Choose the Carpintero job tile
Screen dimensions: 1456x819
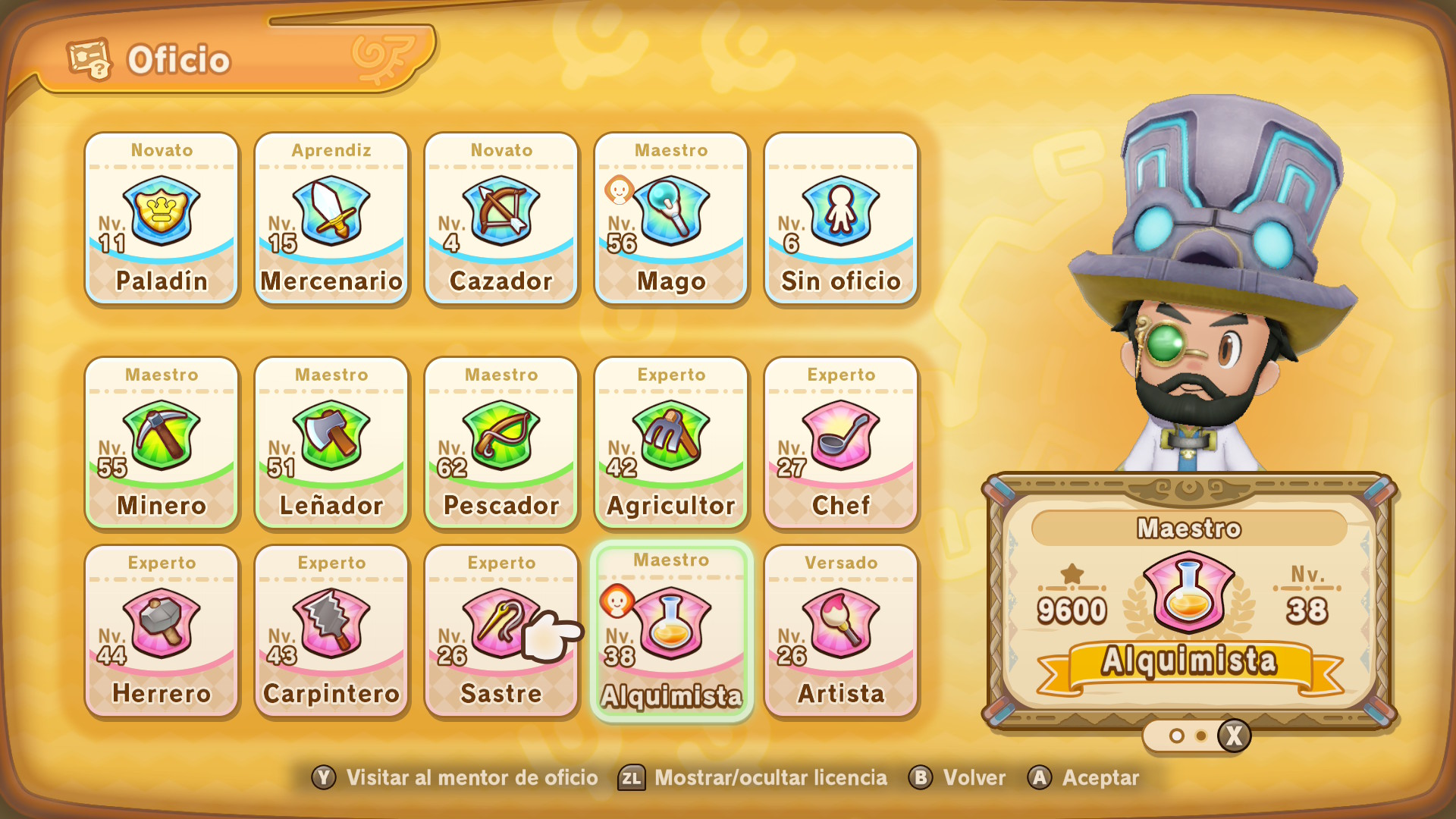pos(331,631)
